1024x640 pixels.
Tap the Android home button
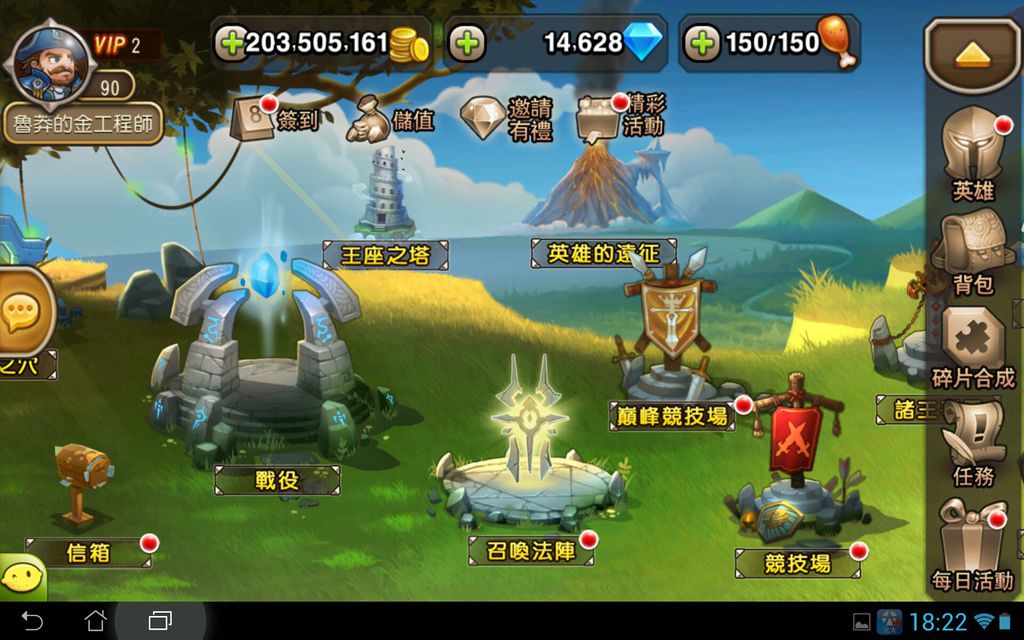(x=95, y=620)
